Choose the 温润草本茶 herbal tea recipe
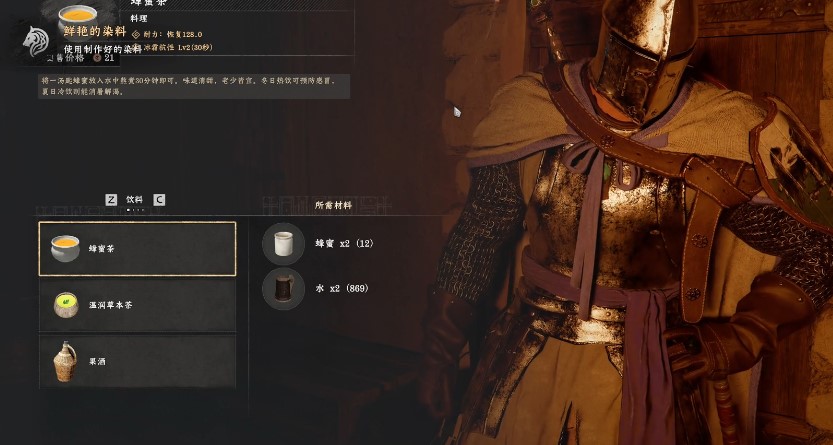833x445 pixels. (x=137, y=305)
